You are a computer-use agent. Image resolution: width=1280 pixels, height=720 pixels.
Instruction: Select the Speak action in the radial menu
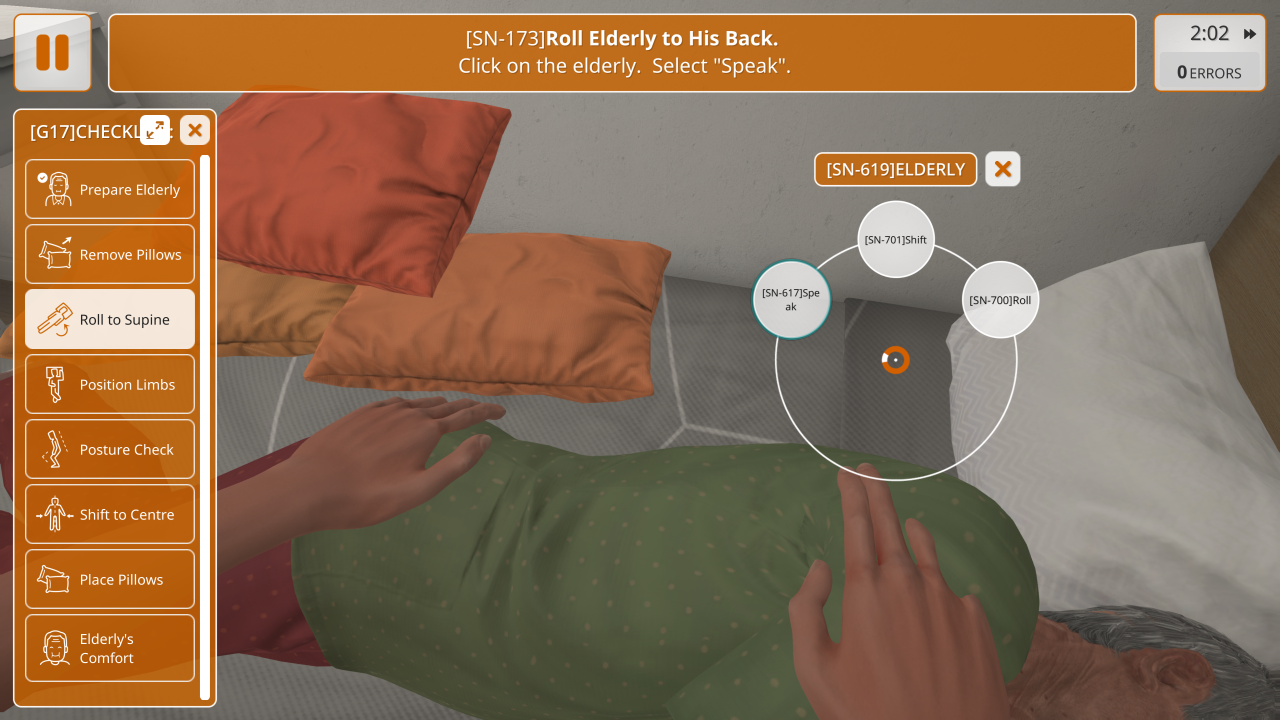791,299
